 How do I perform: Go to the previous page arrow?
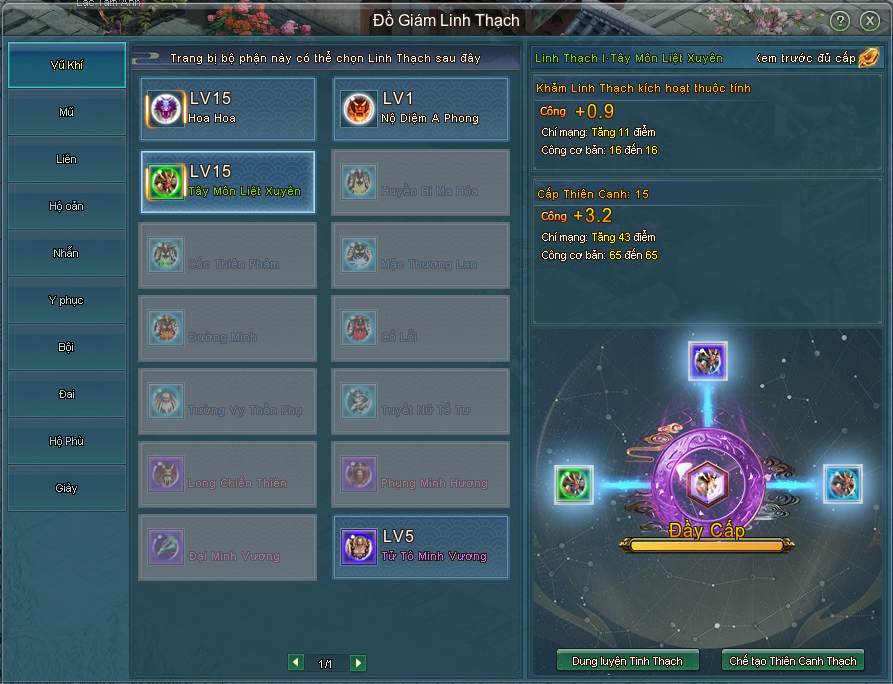[x=295, y=663]
